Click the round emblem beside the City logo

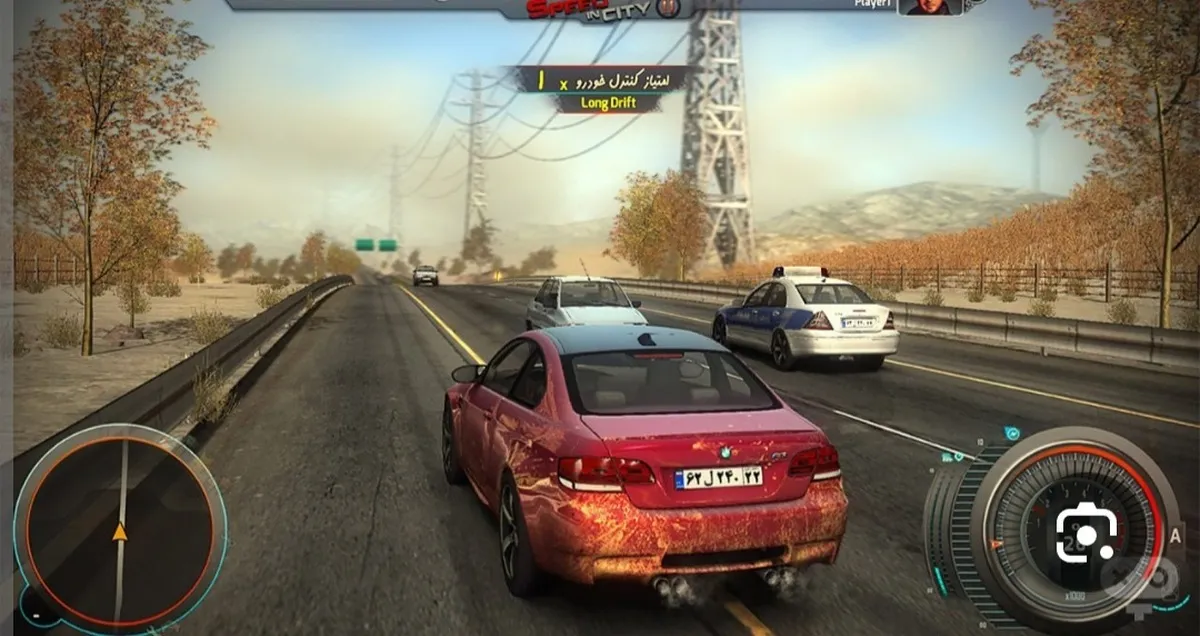pyautogui.click(x=670, y=8)
